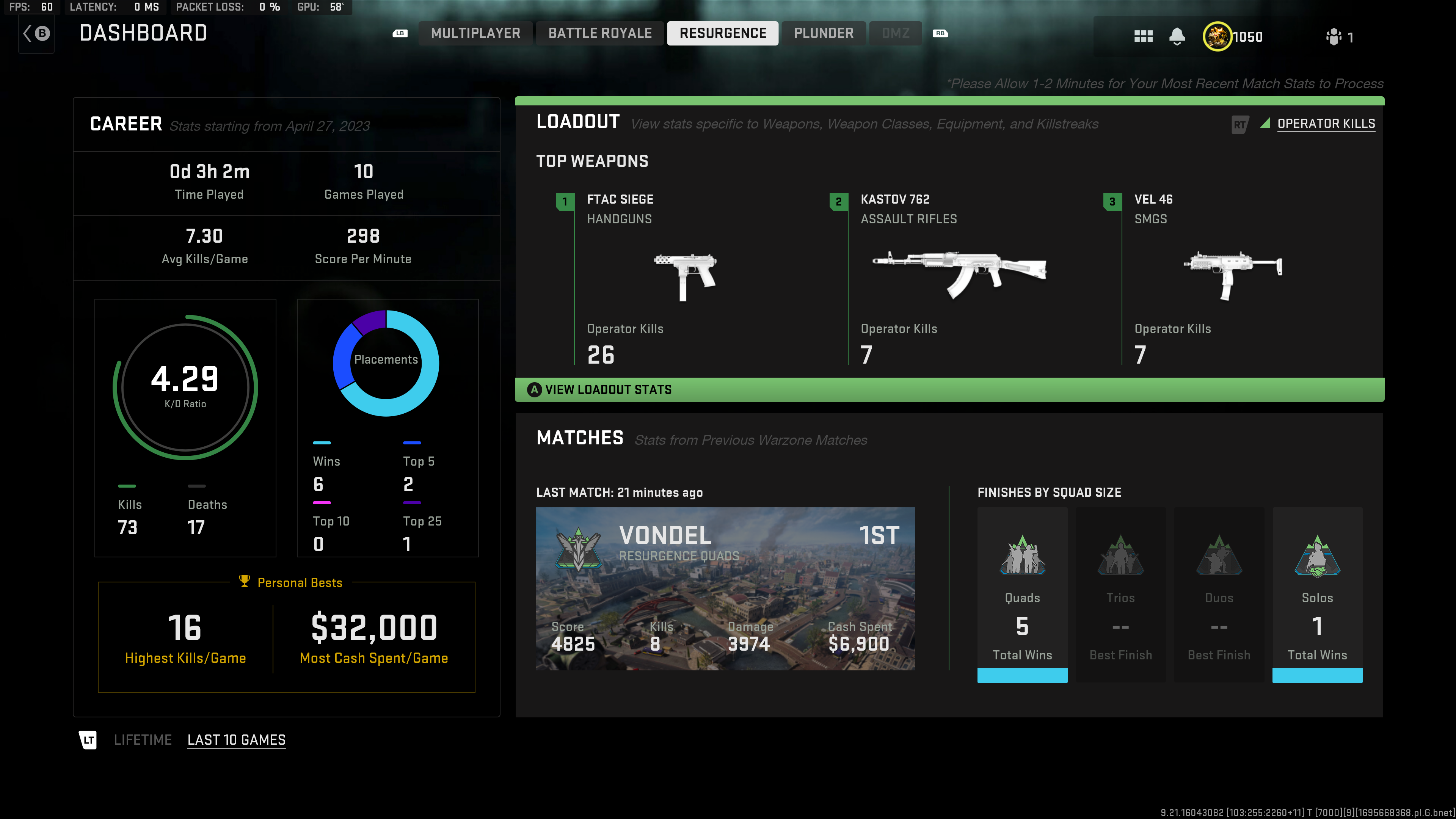1456x819 pixels.
Task: Open the Battle Royale stats tab
Action: [x=600, y=33]
